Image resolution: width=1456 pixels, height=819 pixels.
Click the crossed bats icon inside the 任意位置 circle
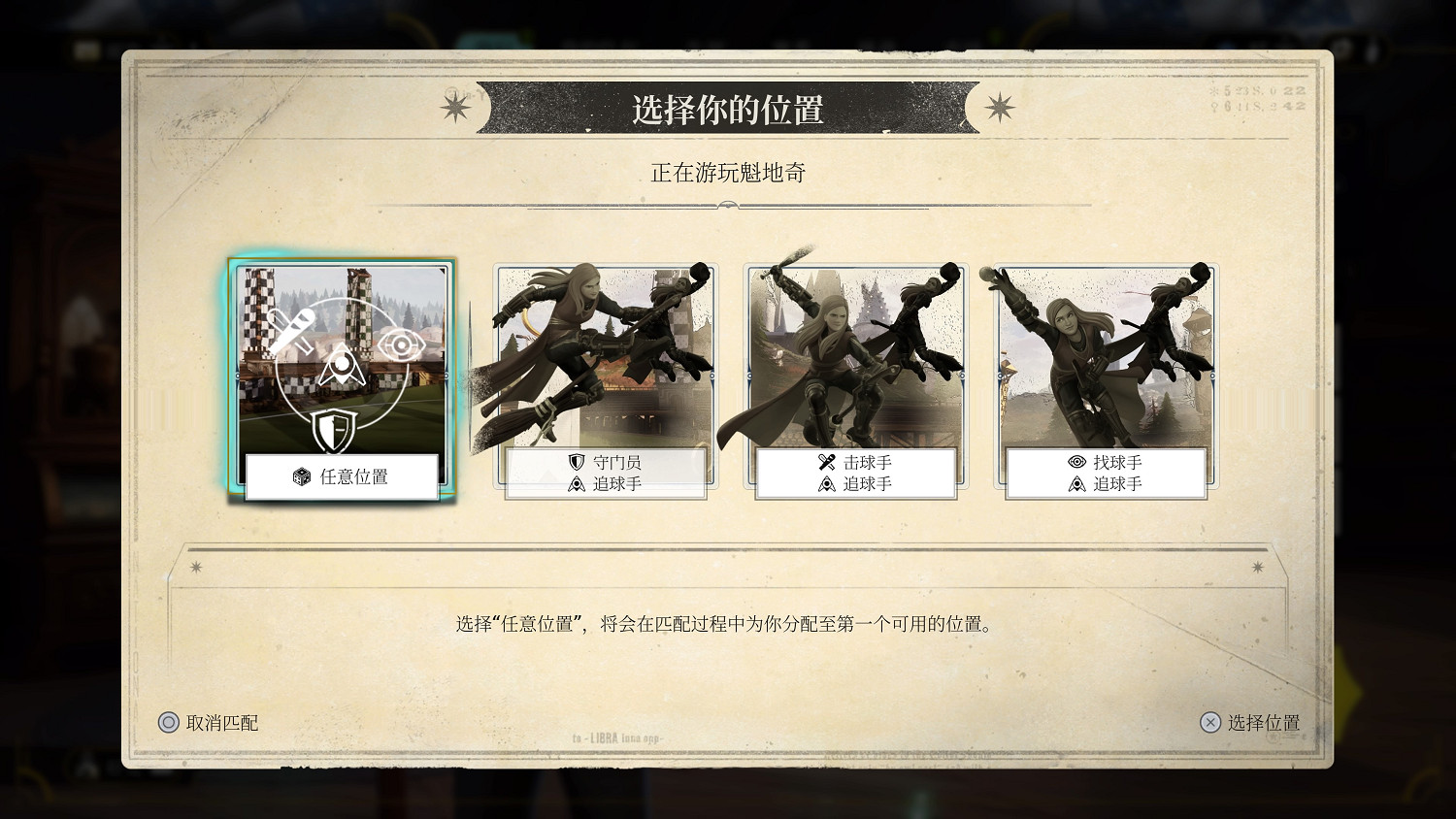(x=293, y=330)
